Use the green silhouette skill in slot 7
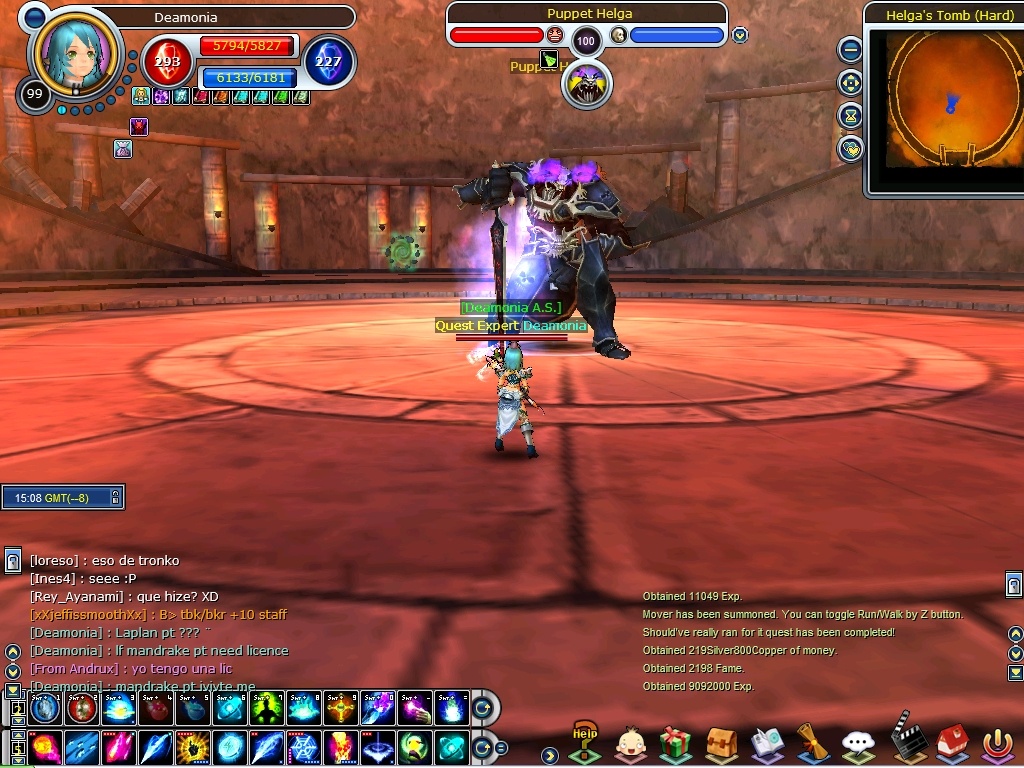This screenshot has width=1024, height=768. pyautogui.click(x=267, y=709)
